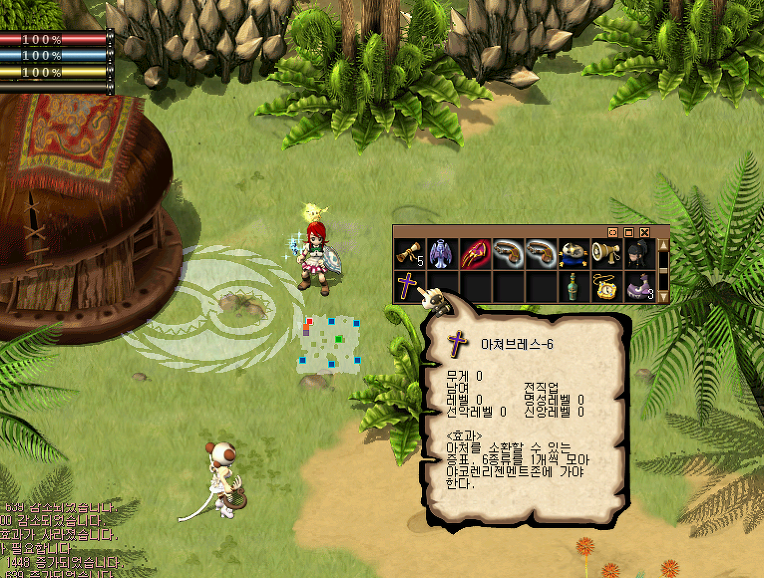Image resolution: width=764 pixels, height=578 pixels.
Task: Pick the red claw item slot
Action: 474,254
